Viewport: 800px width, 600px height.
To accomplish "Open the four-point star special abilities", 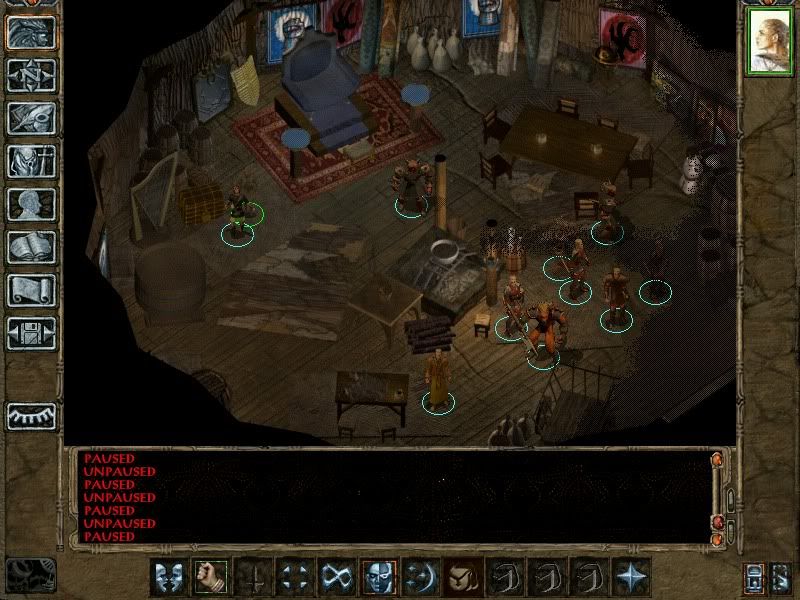I will [631, 576].
